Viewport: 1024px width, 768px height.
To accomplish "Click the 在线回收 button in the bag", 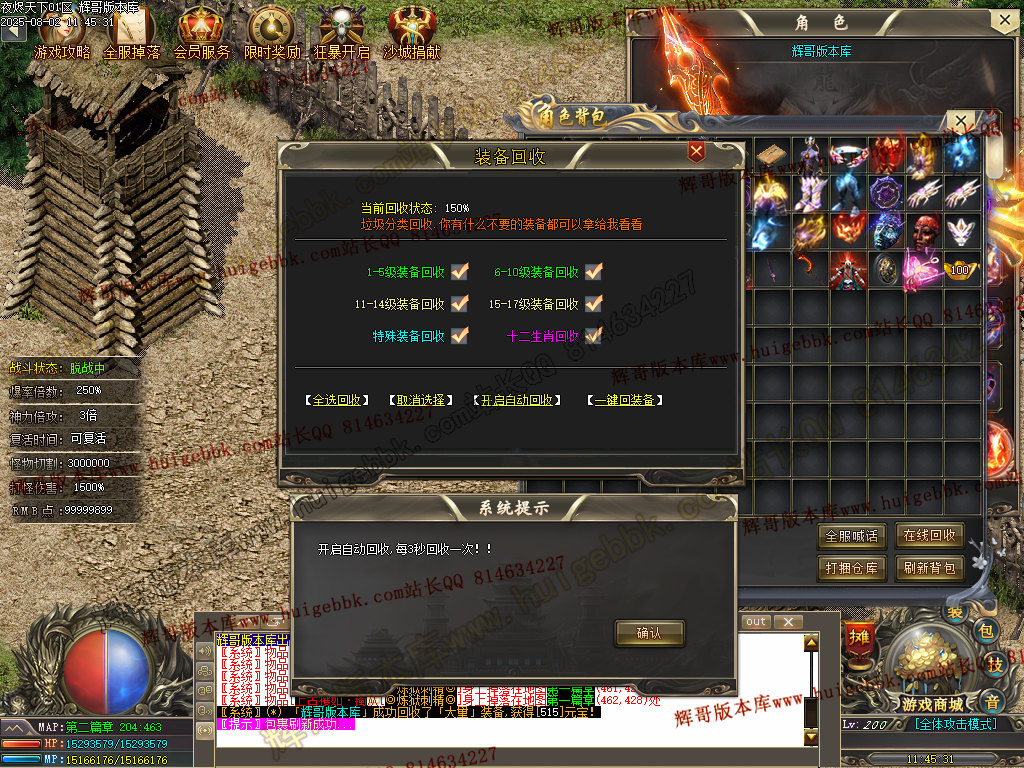I will pyautogui.click(x=929, y=536).
